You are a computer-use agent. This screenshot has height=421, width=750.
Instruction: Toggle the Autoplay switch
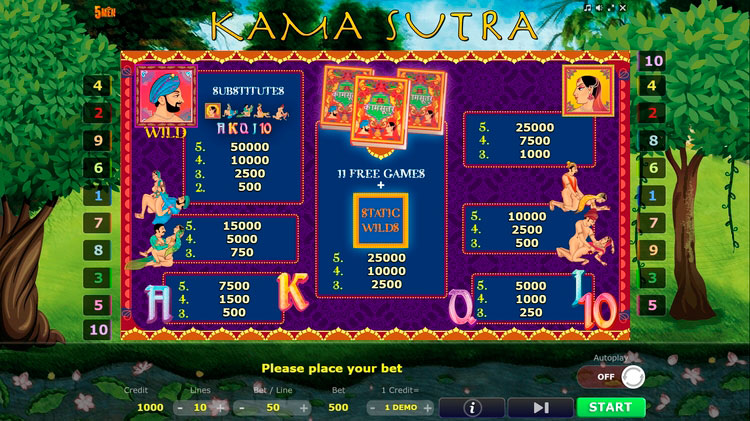click(611, 377)
